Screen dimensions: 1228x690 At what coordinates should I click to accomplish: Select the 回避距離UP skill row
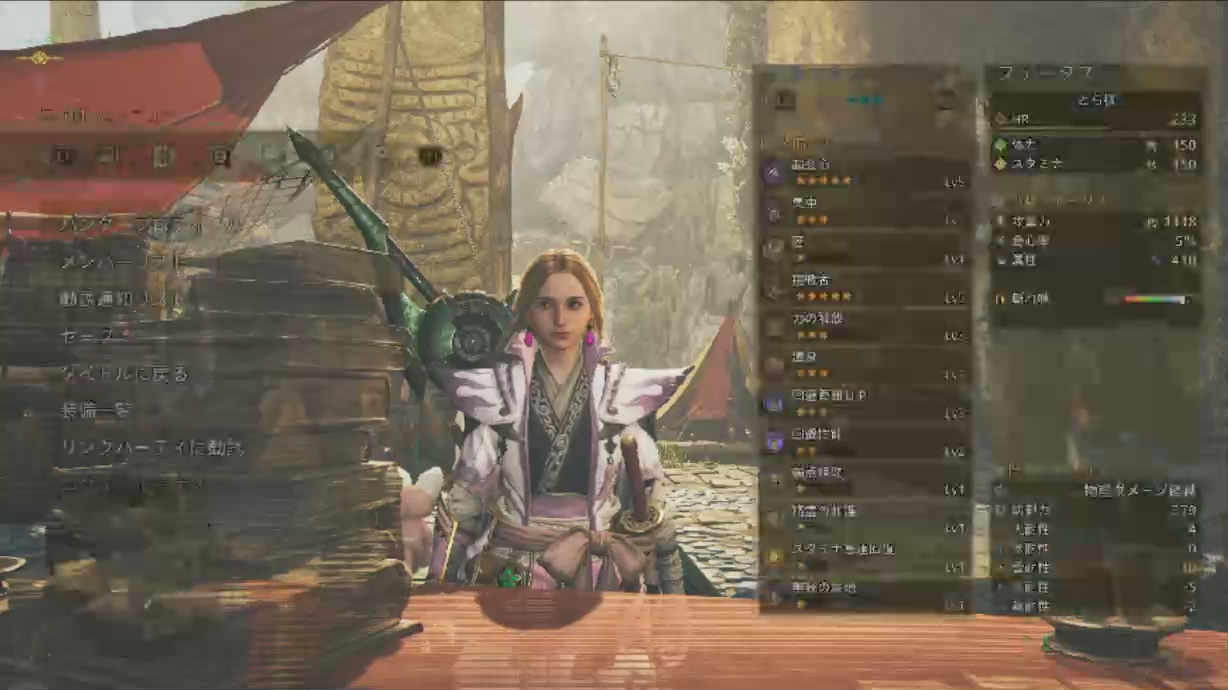click(x=864, y=403)
